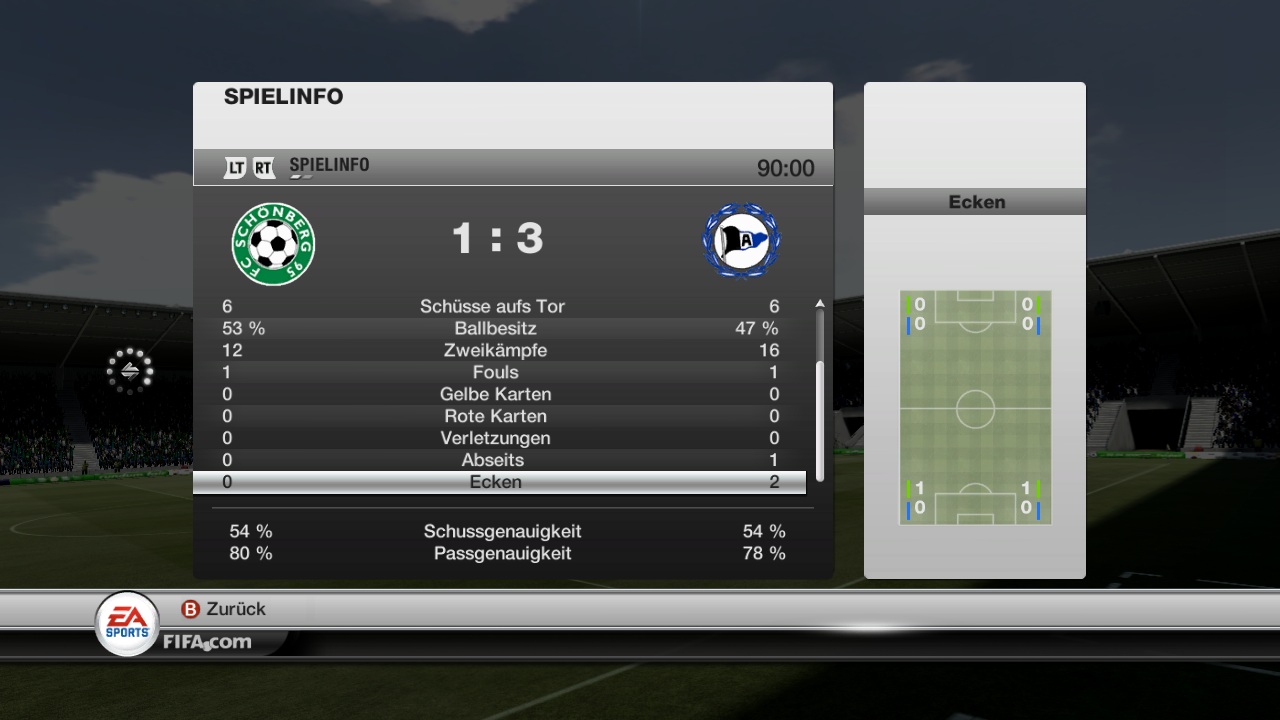Choose the Verletzungen row
This screenshot has height=720, width=1280.
(x=497, y=438)
